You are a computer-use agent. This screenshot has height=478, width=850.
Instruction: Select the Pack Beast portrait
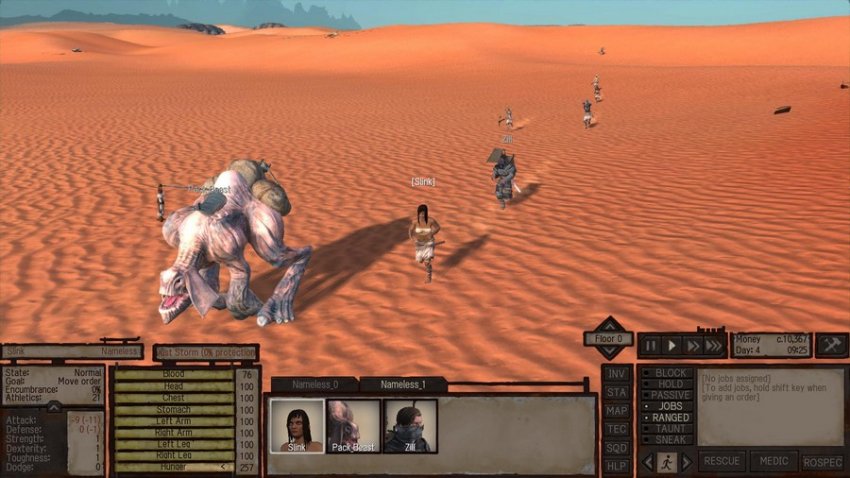coord(353,426)
